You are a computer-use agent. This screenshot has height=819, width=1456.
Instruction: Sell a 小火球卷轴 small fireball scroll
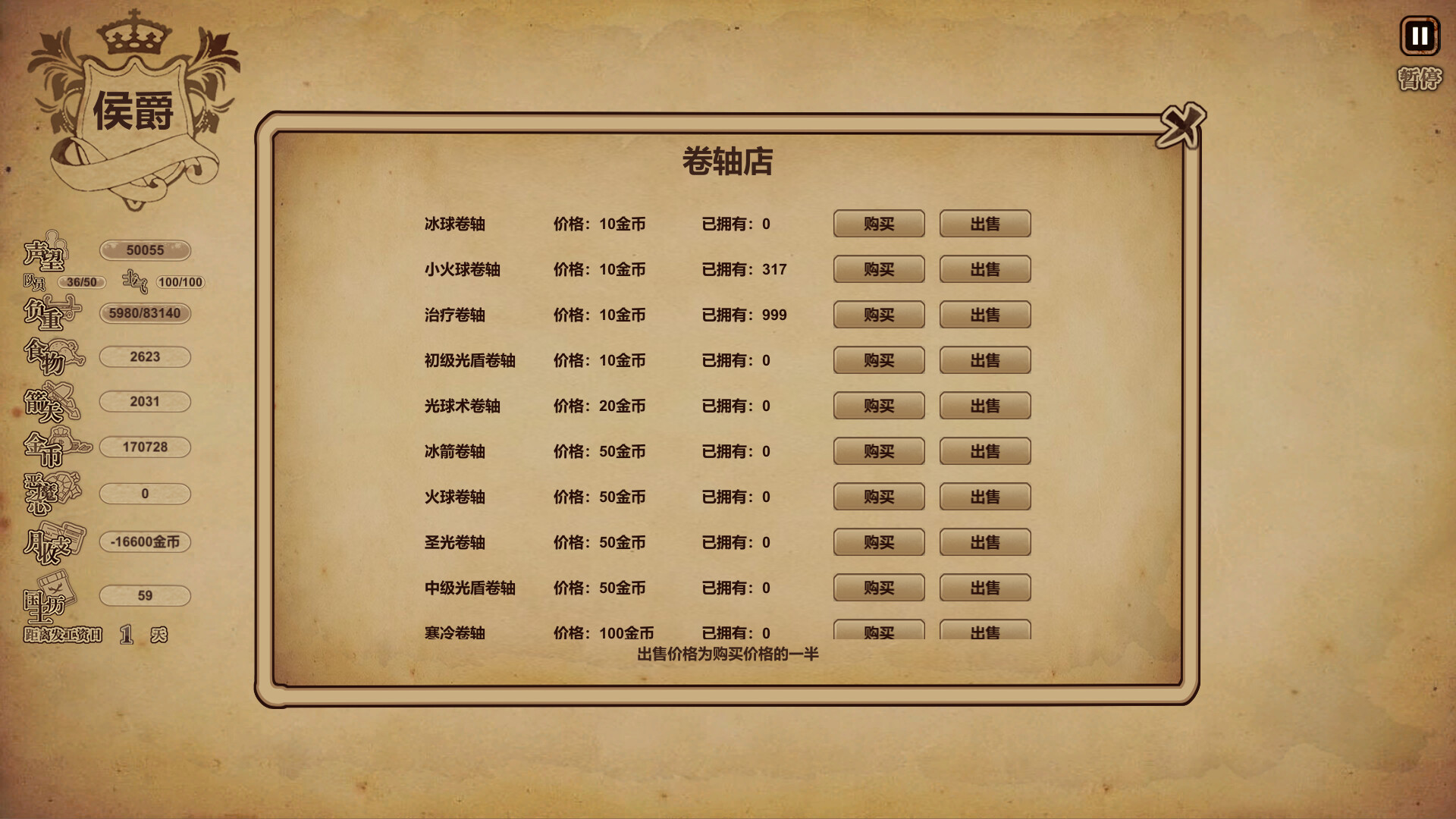(984, 269)
